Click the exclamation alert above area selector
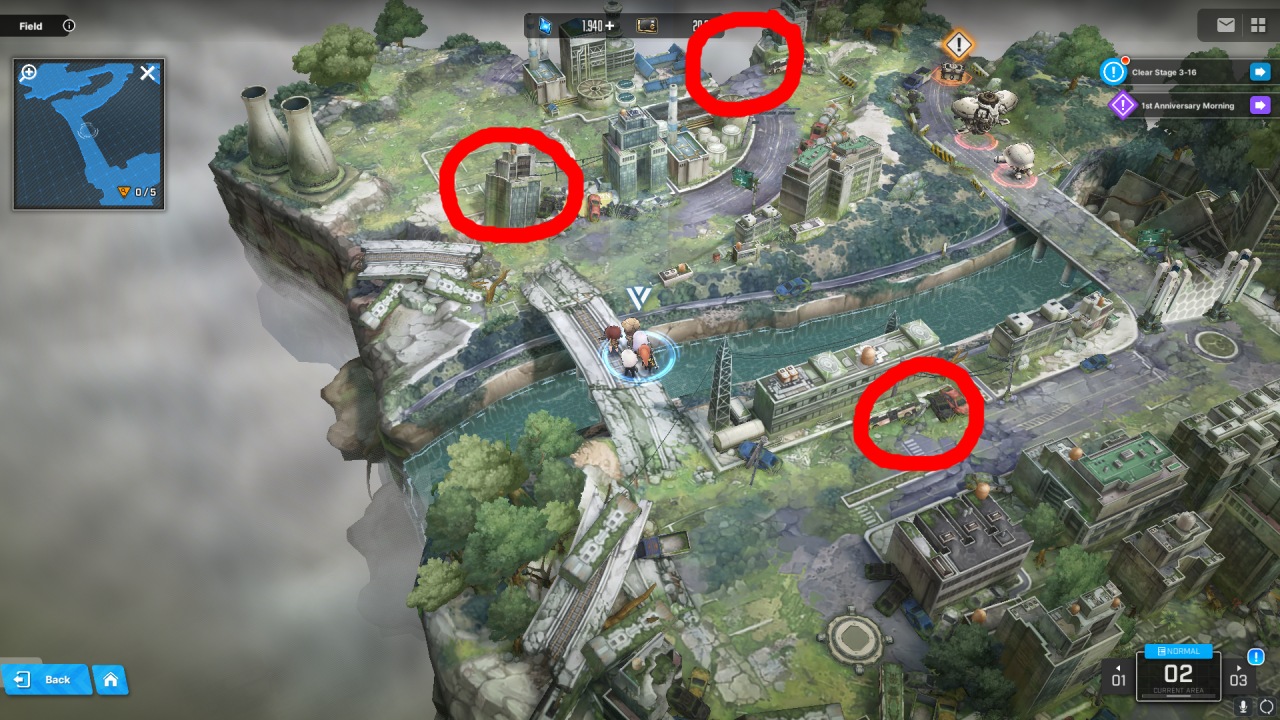Screen dimensions: 1280x720 coord(1256,656)
